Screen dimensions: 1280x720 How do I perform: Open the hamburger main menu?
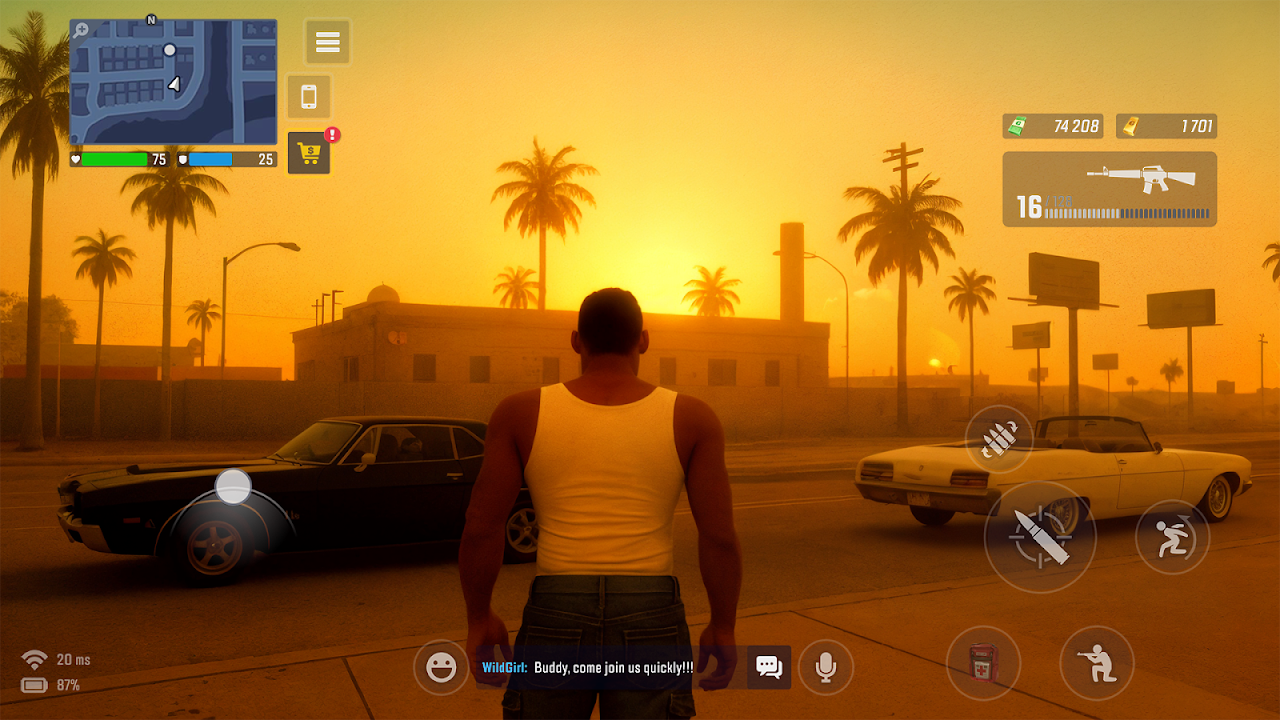pyautogui.click(x=328, y=42)
